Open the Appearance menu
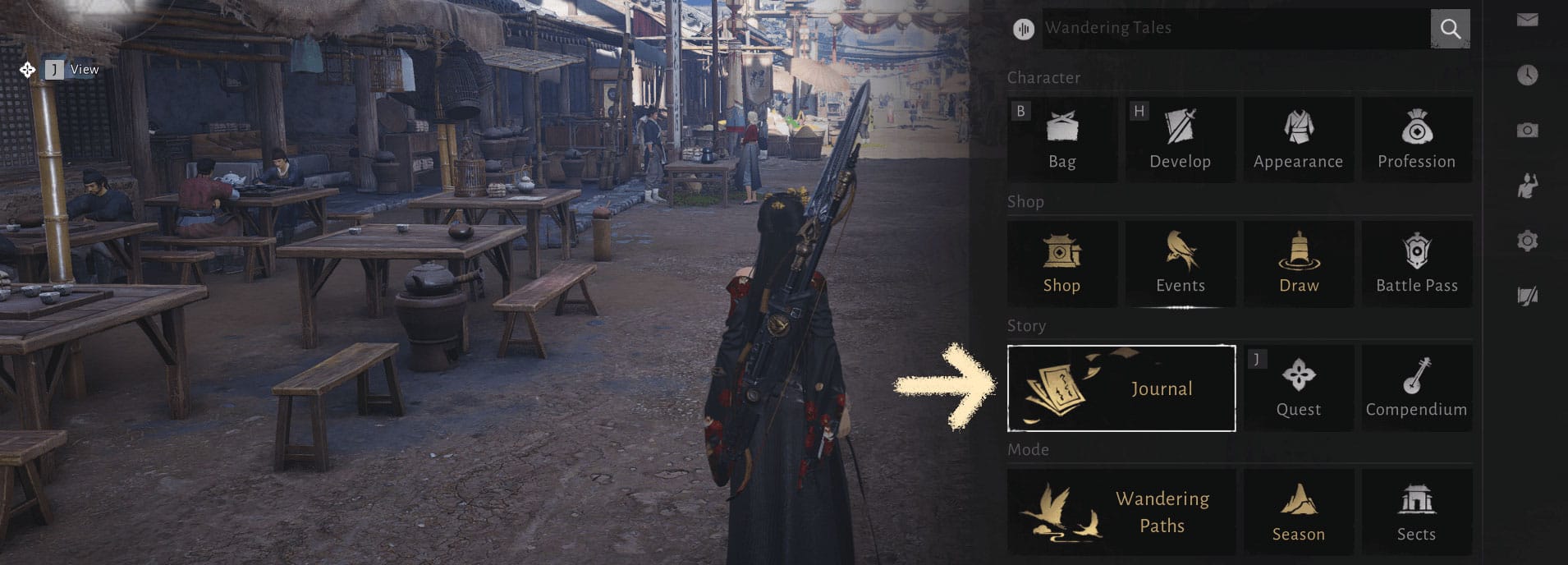 (x=1298, y=140)
